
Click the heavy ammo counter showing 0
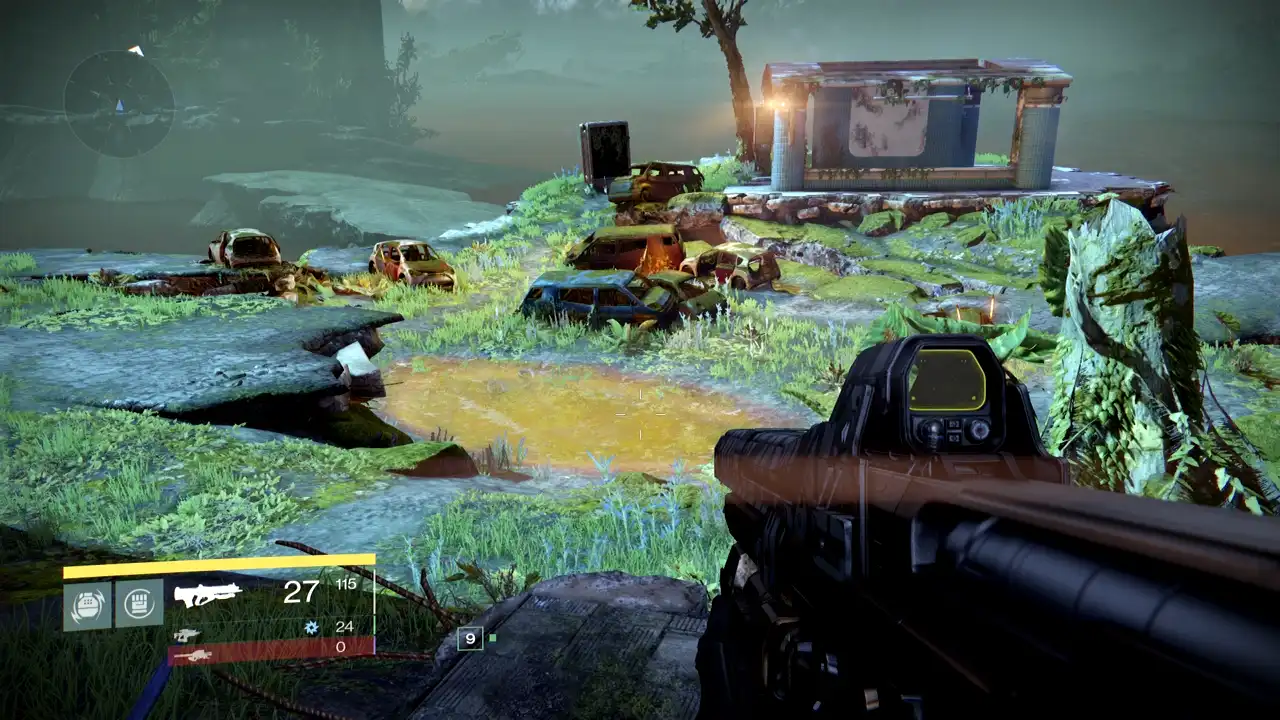pyautogui.click(x=343, y=646)
